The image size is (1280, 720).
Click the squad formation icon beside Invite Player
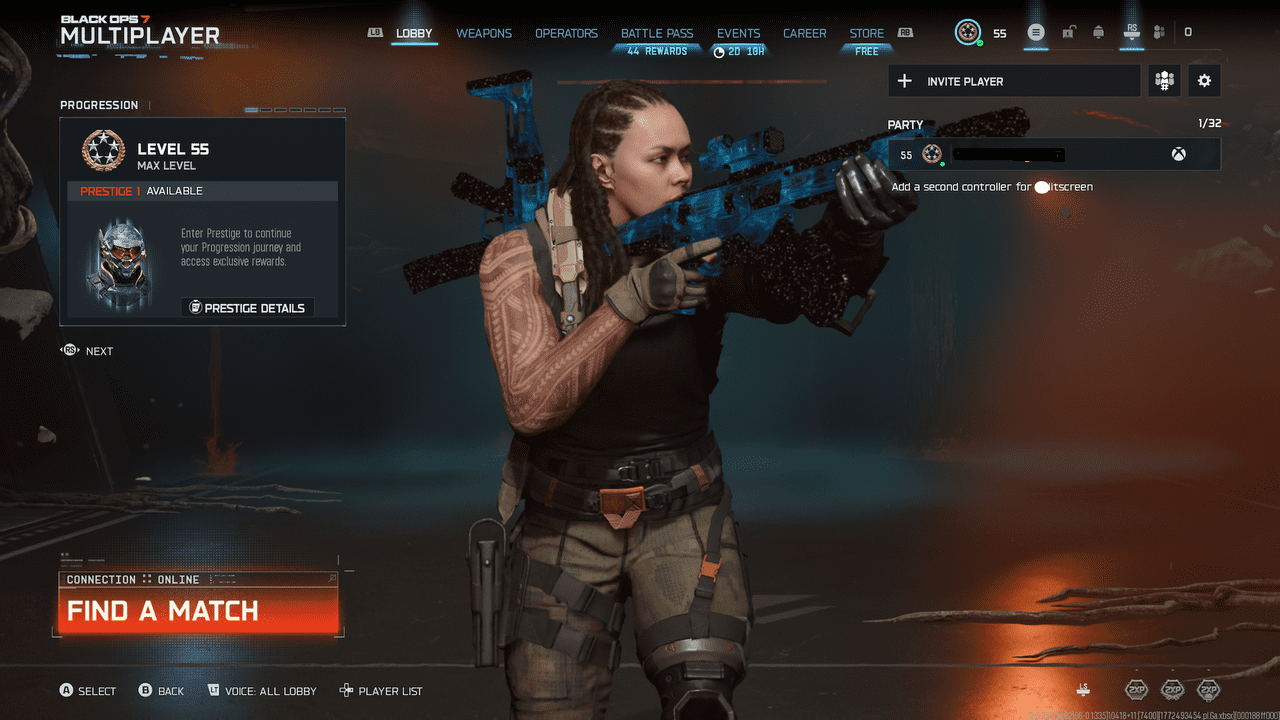tap(1164, 81)
